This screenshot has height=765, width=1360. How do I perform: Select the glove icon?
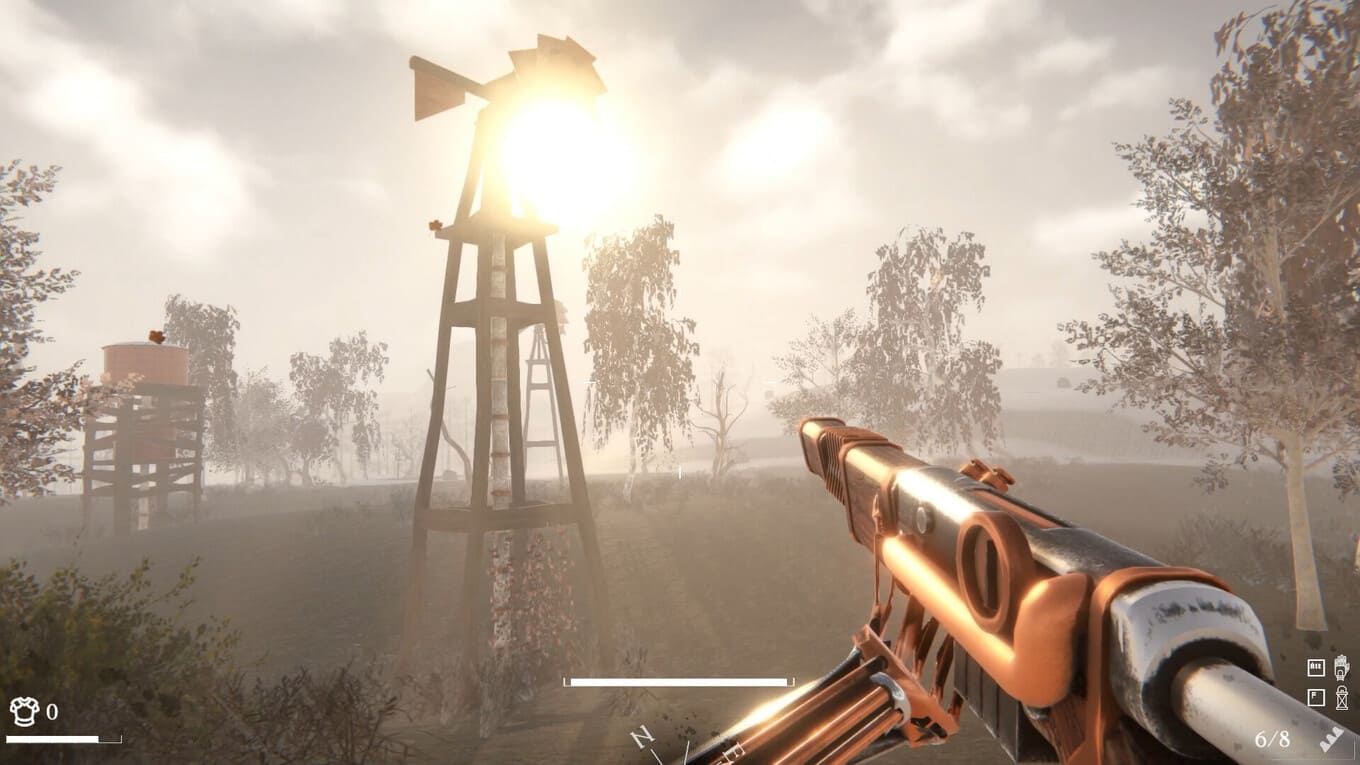pyautogui.click(x=1341, y=666)
